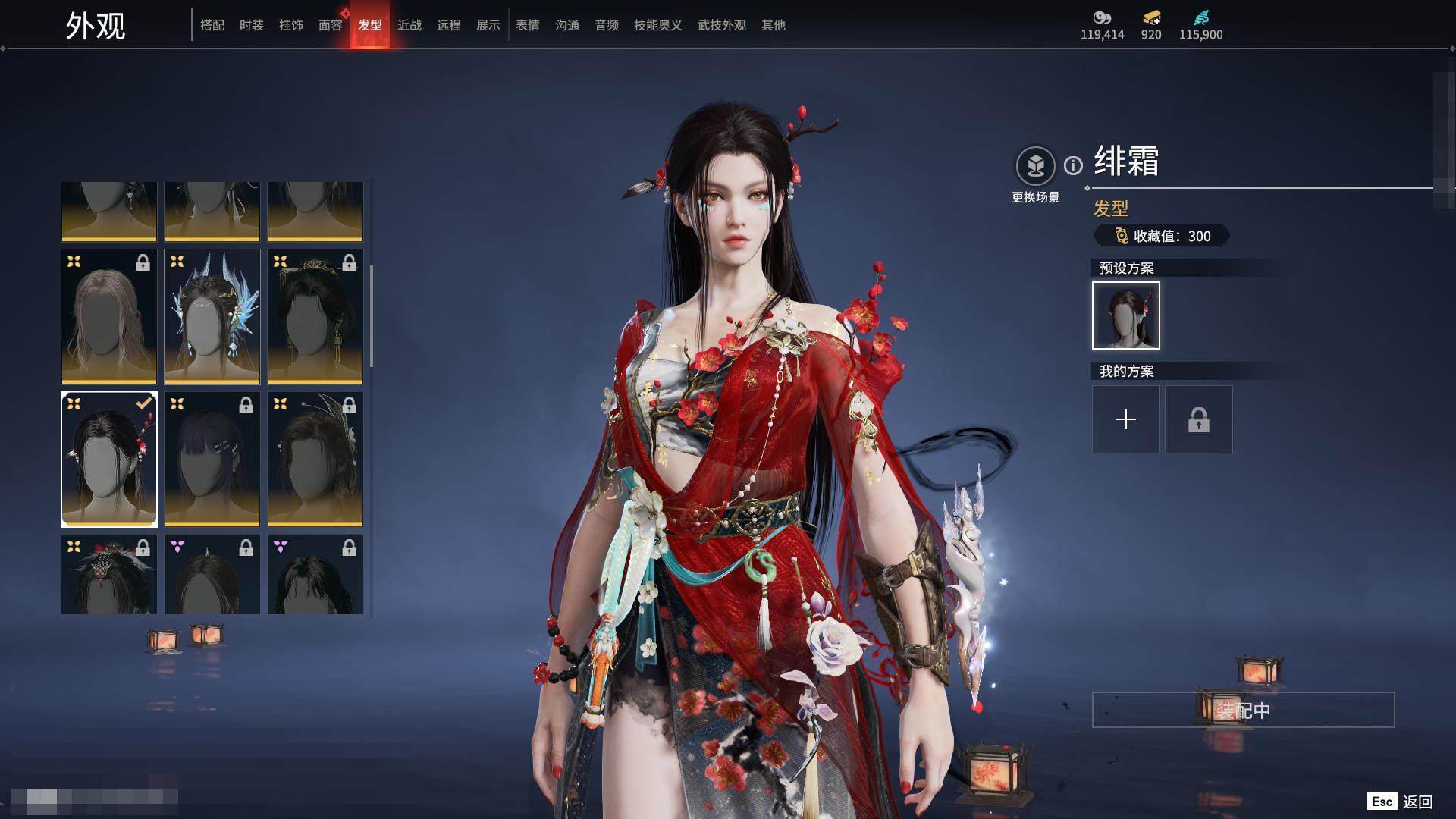Open the 其他 other tab
Image resolution: width=1456 pixels, height=819 pixels.
(773, 25)
